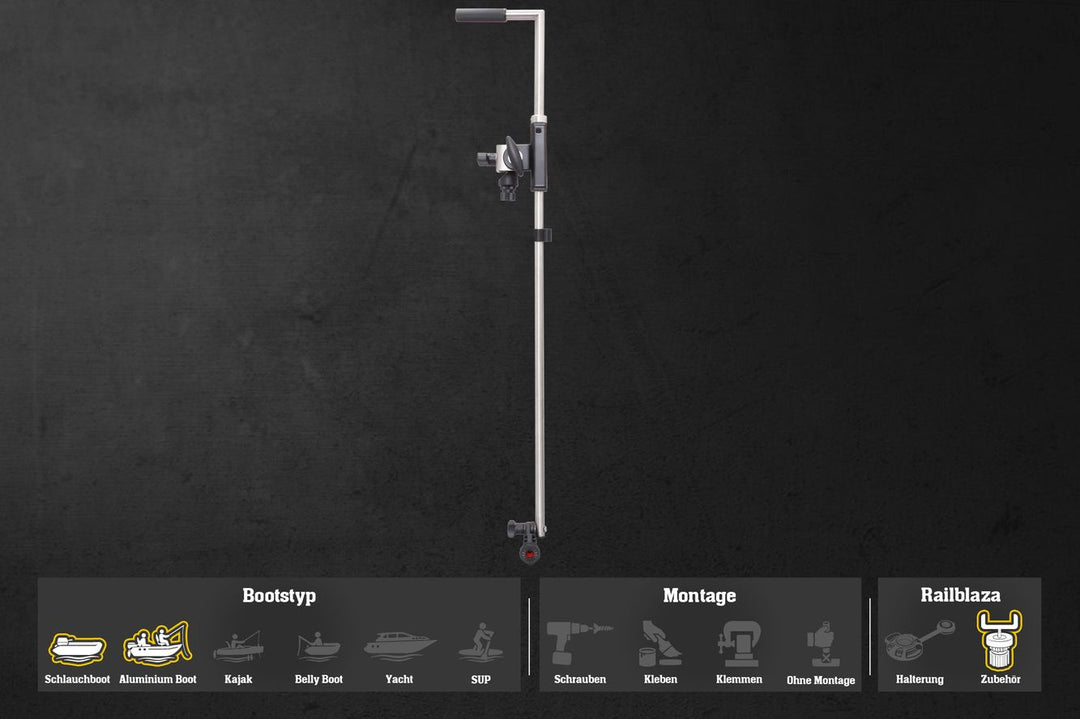1080x719 pixels.
Task: Select the SUP paddleboard icon
Action: coord(481,642)
